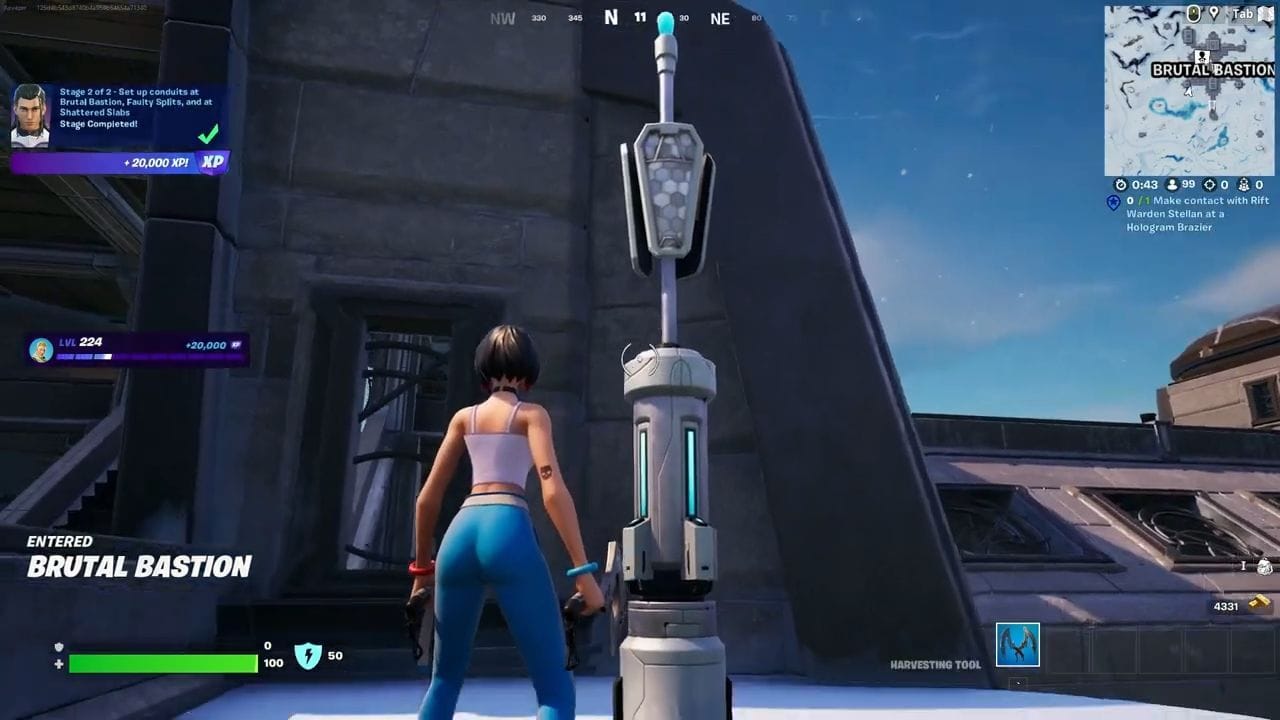Click the storm timer icon showing 0:43
Image resolution: width=1280 pixels, height=720 pixels.
coord(1121,184)
